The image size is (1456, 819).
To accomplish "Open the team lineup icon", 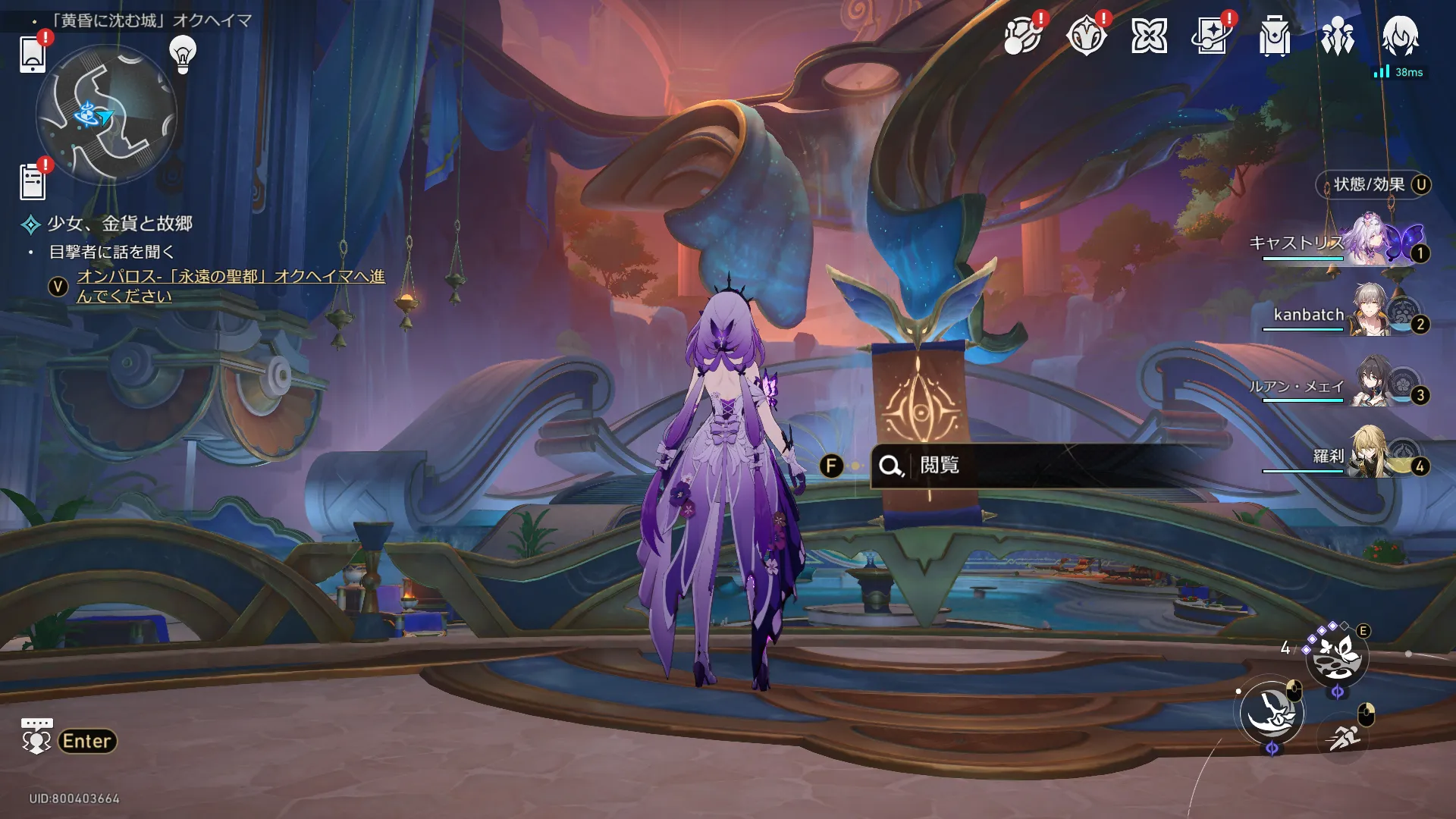I will point(1337,36).
